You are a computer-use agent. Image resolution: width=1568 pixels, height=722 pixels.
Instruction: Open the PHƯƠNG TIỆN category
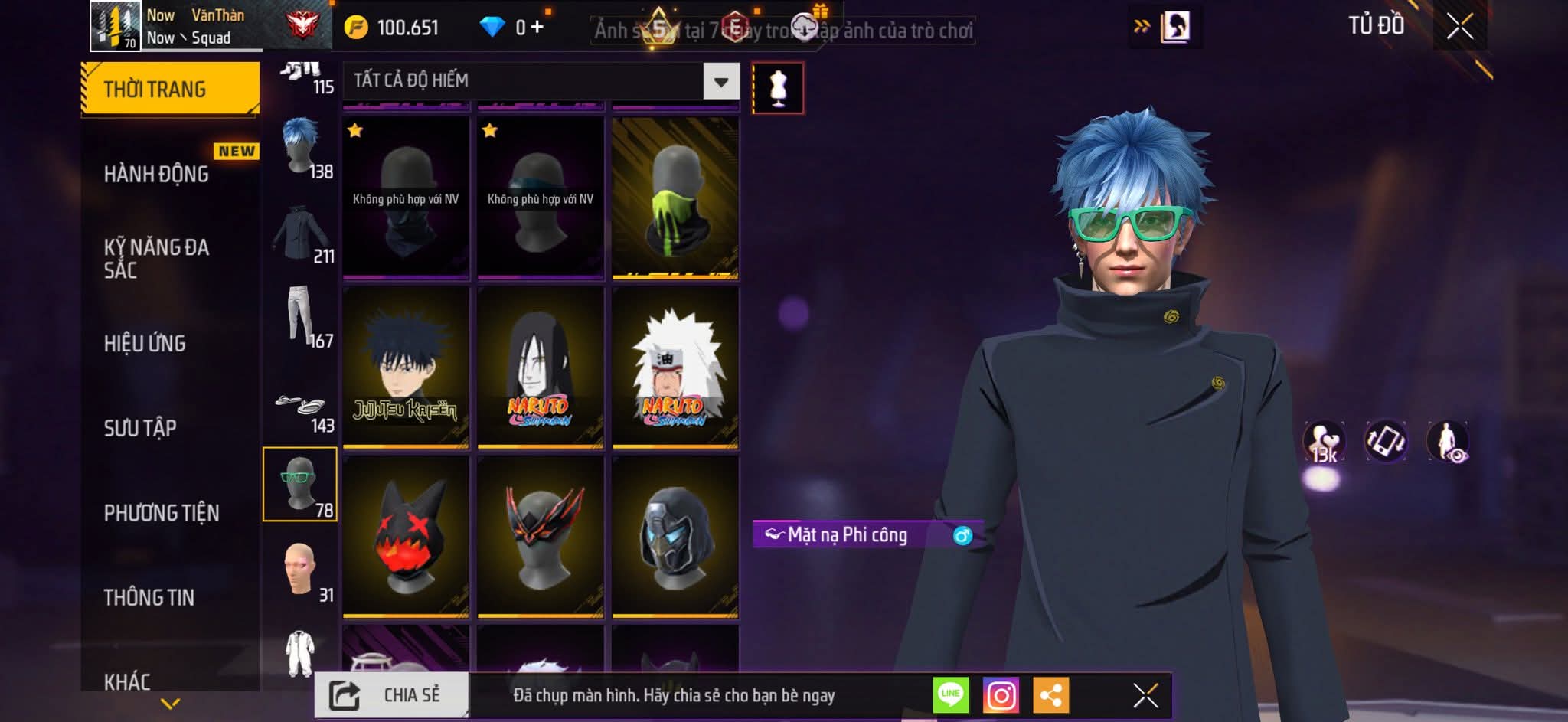[162, 513]
